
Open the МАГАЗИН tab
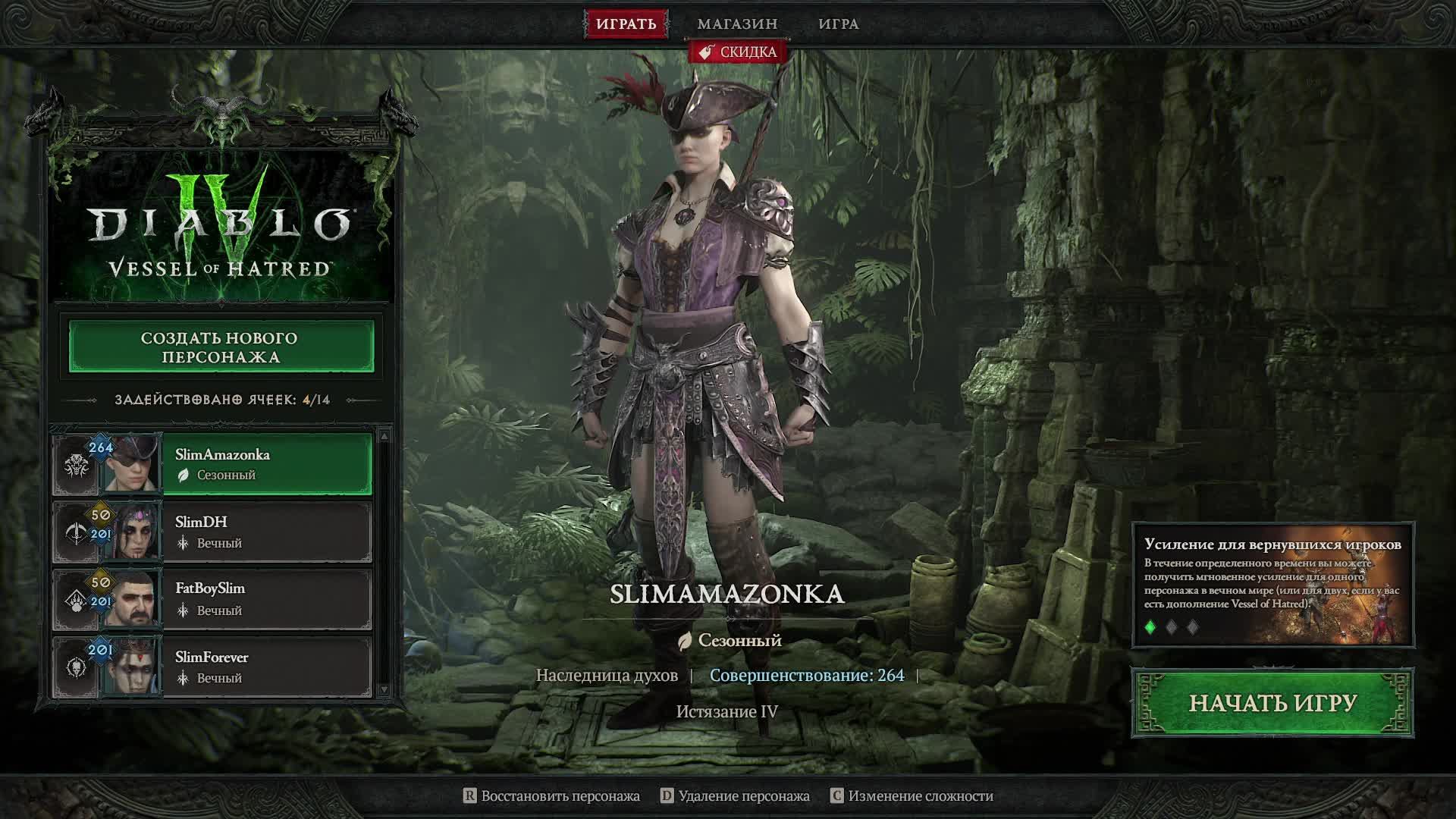(x=737, y=24)
